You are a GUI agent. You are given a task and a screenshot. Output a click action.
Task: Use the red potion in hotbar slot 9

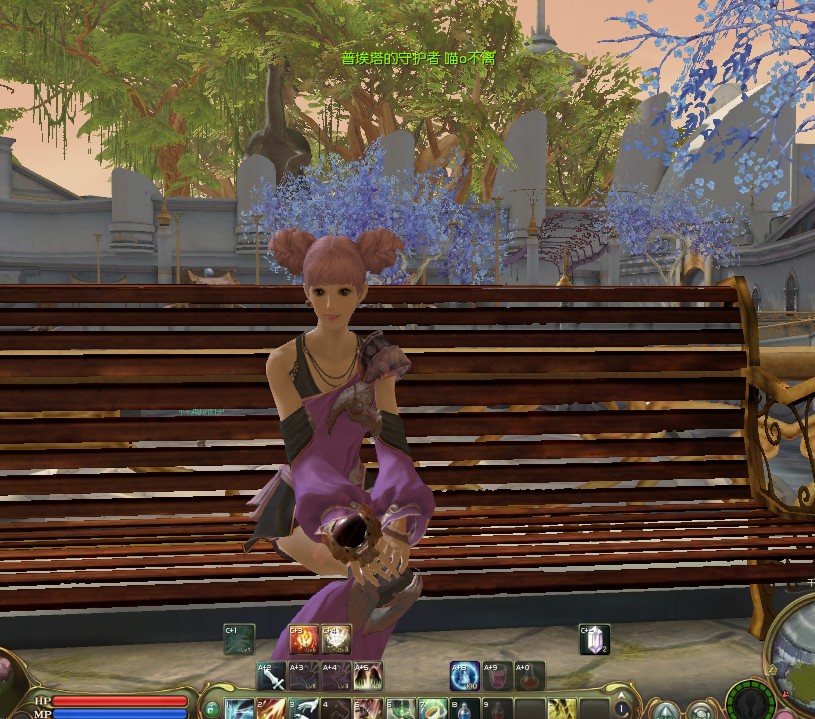click(497, 710)
